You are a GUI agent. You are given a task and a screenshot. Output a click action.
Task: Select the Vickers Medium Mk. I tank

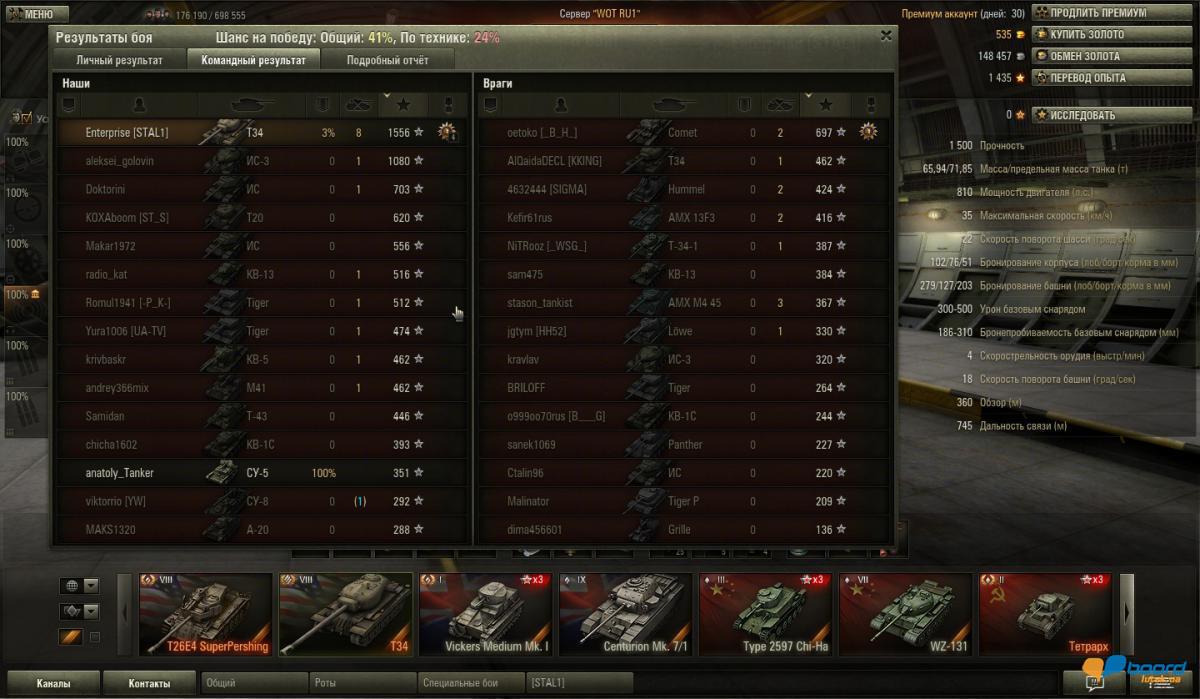[x=484, y=615]
